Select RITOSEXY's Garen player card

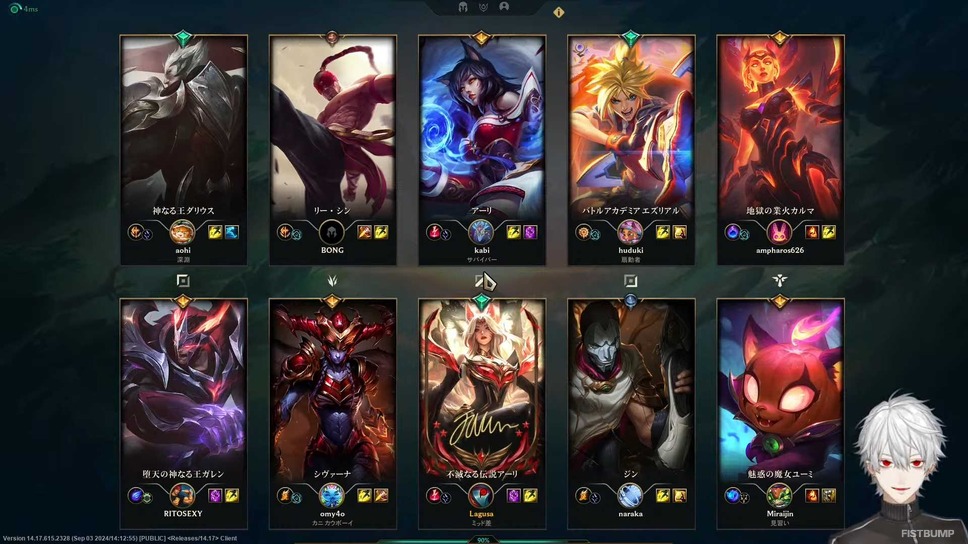[183, 390]
